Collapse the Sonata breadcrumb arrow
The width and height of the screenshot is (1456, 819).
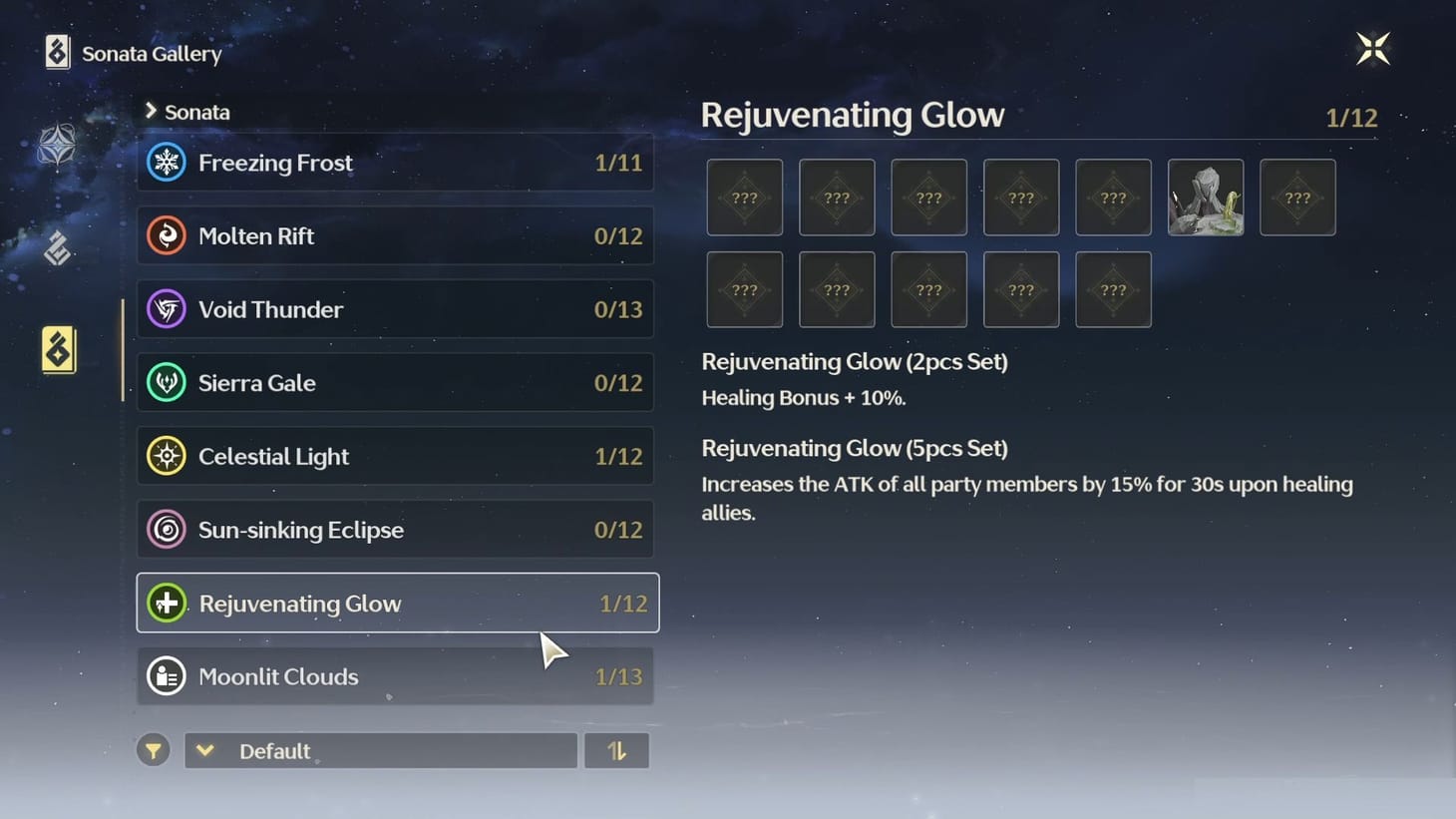pos(151,112)
